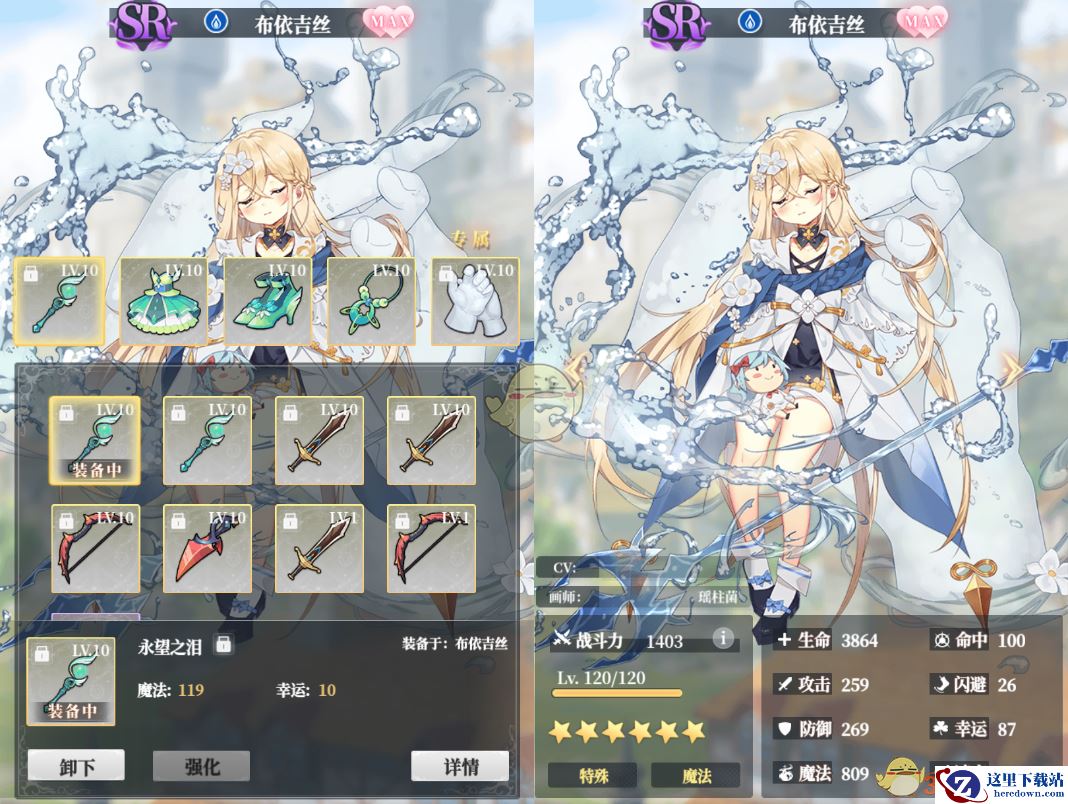
Task: Show item details via 详情 button
Action: coord(460,766)
